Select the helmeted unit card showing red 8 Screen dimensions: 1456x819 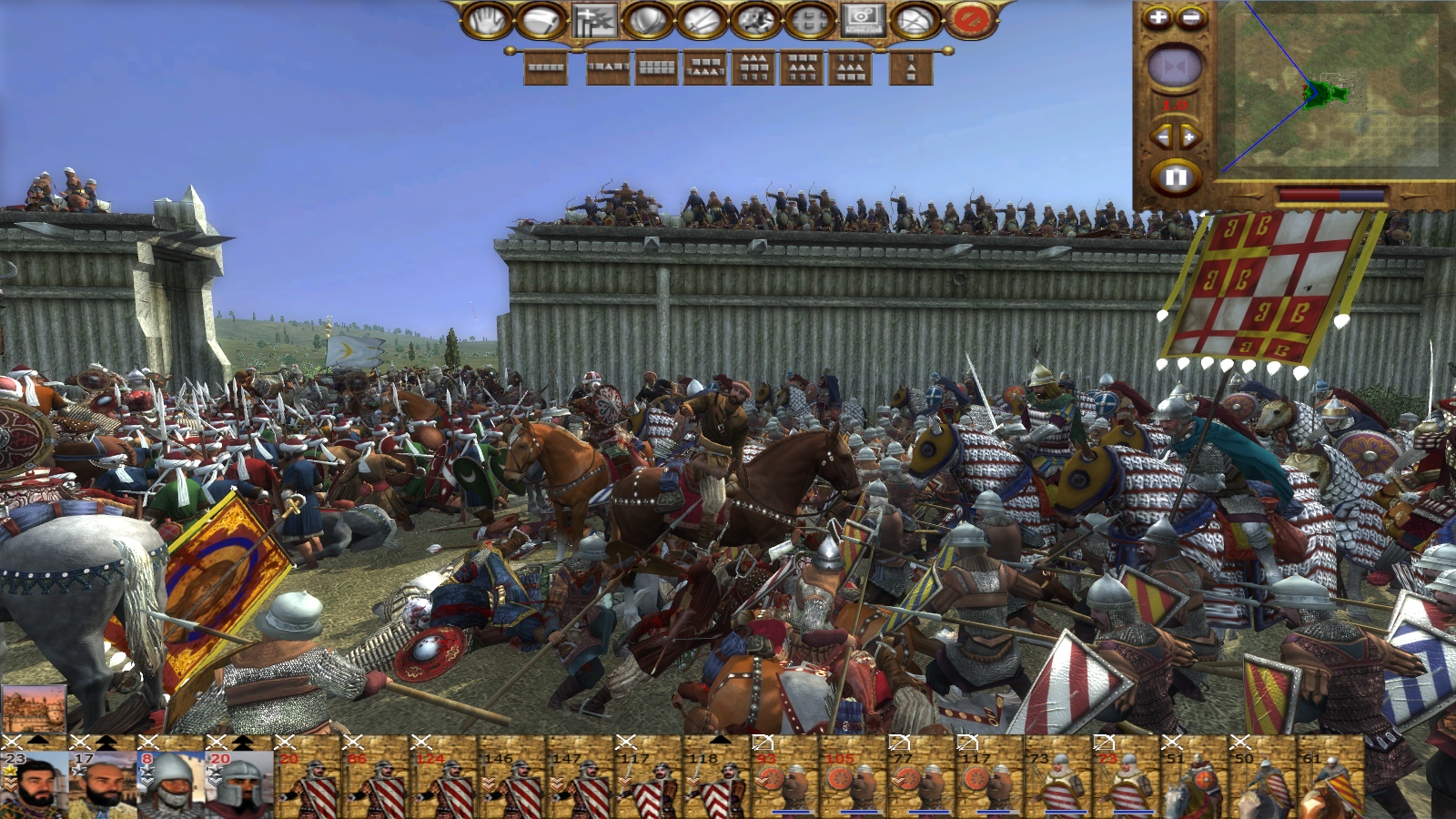tap(170, 783)
